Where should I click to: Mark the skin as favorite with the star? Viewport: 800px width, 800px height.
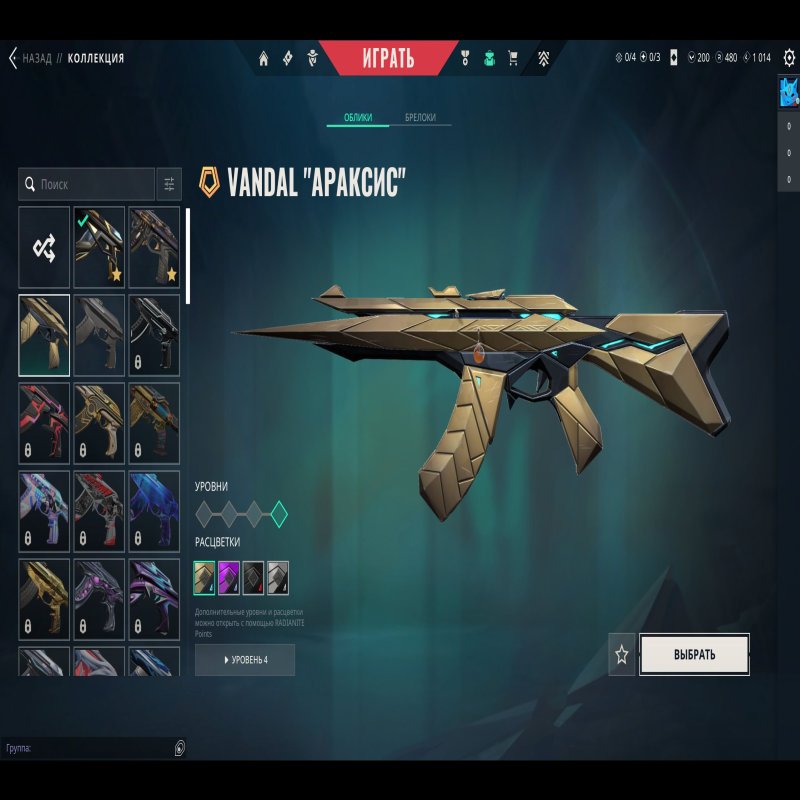[x=622, y=655]
